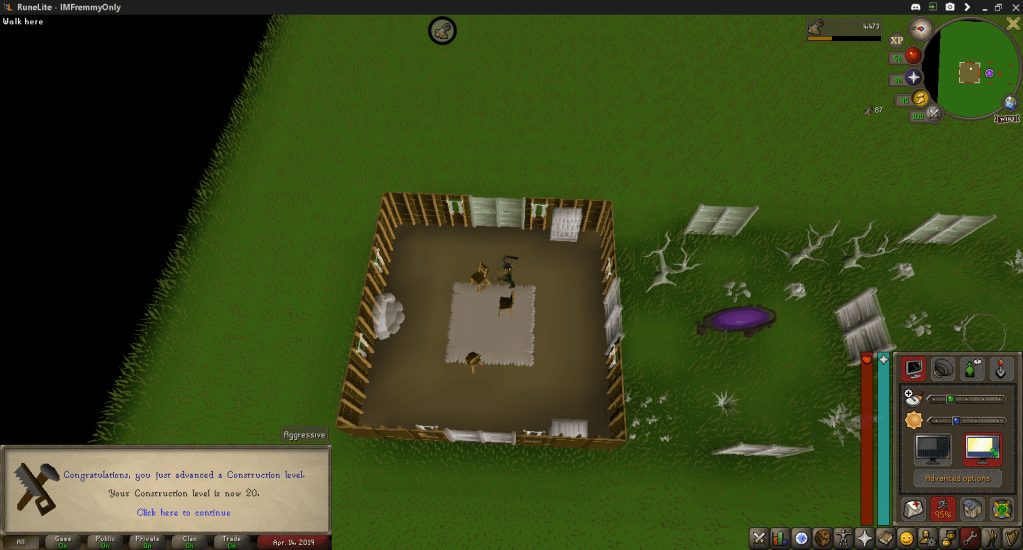This screenshot has width=1023, height=550.
Task: Toggle run energy at 95%
Action: click(941, 509)
